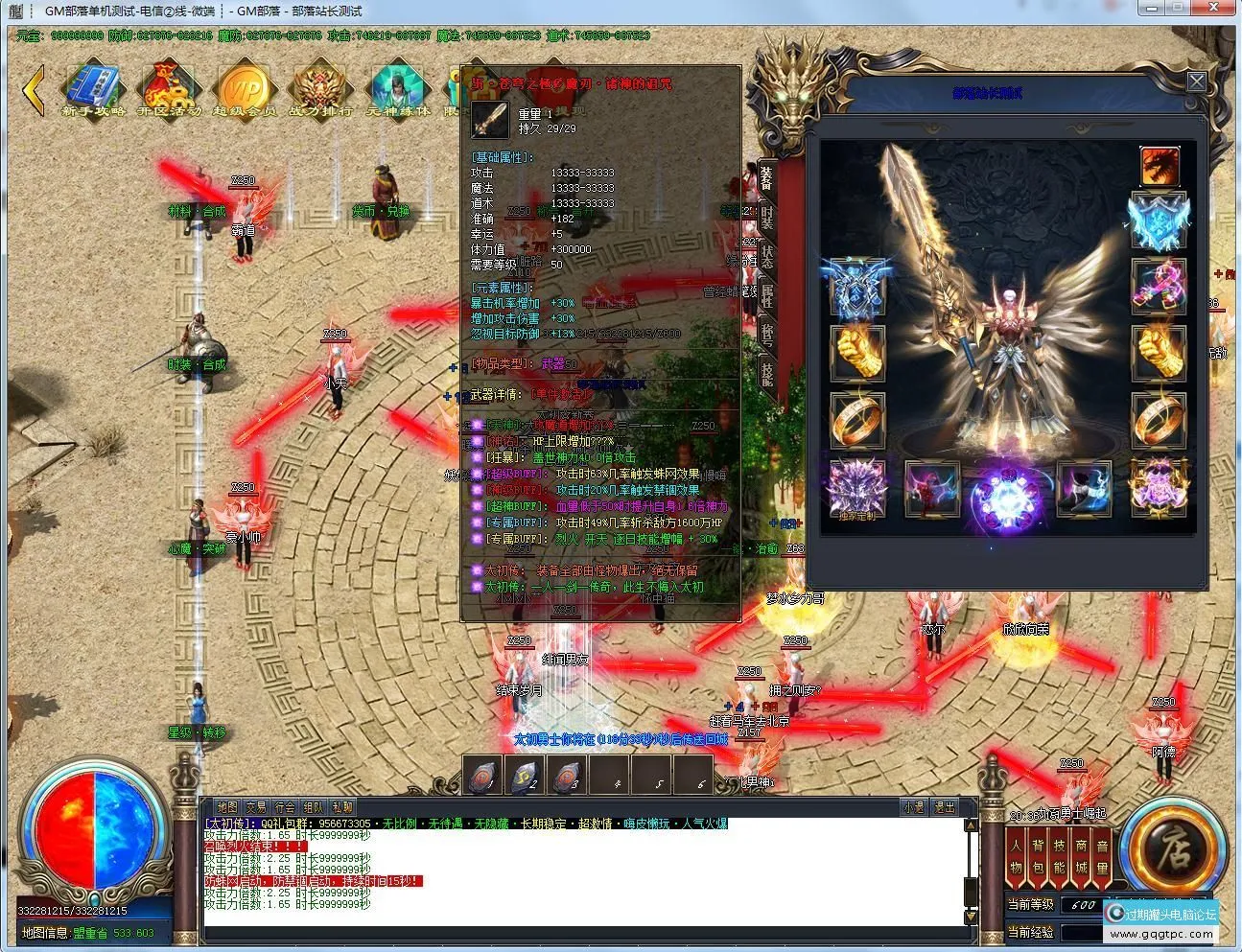Open the 背包 bag menu

click(1038, 856)
